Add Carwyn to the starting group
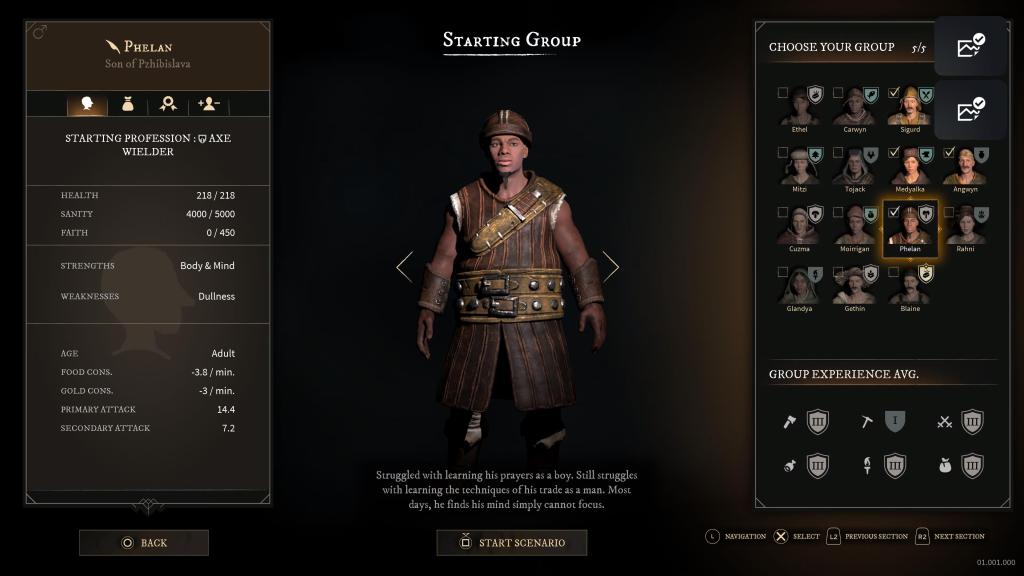 pyautogui.click(x=839, y=93)
